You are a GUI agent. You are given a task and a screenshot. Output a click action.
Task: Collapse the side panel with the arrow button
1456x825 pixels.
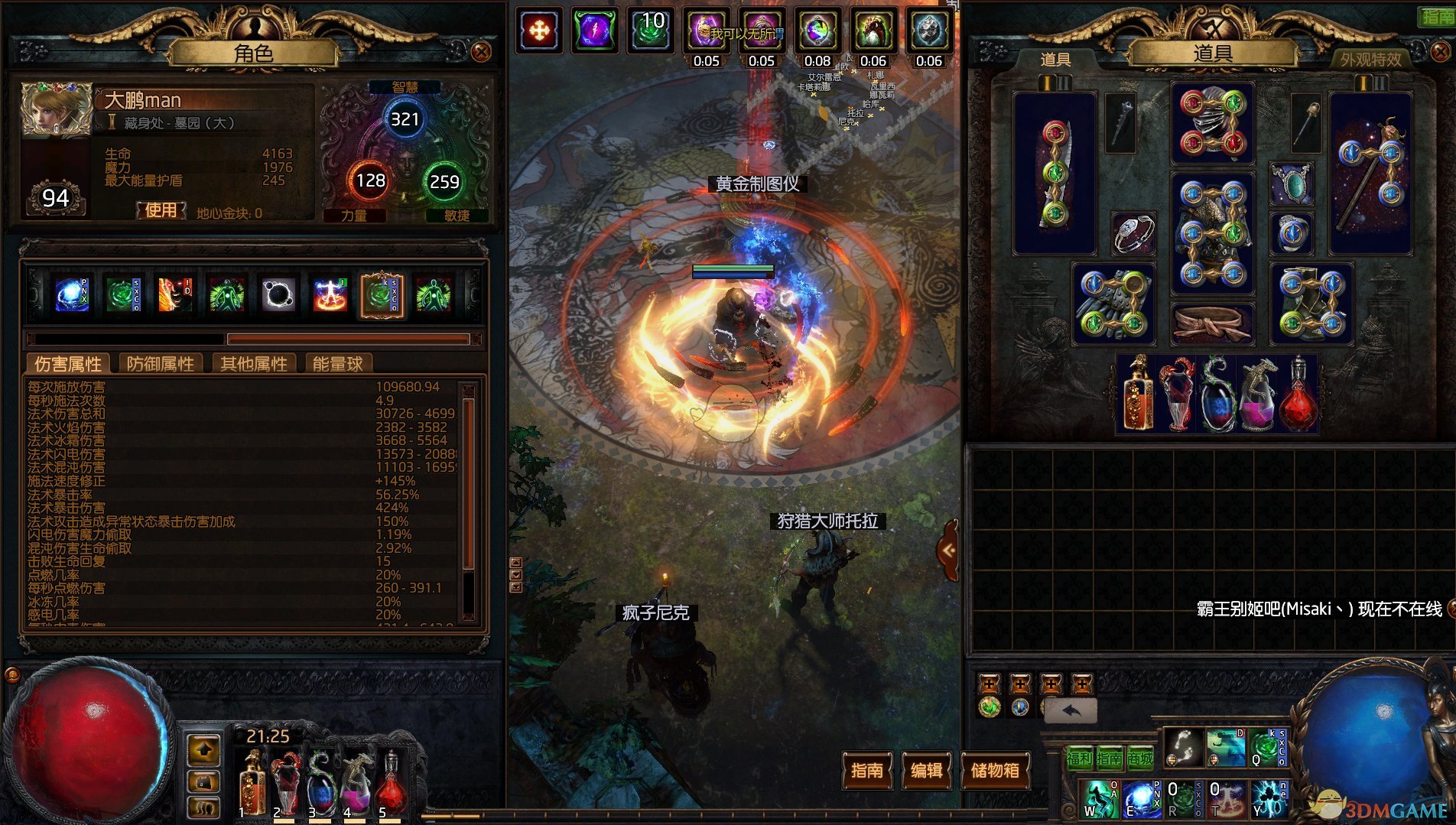949,550
